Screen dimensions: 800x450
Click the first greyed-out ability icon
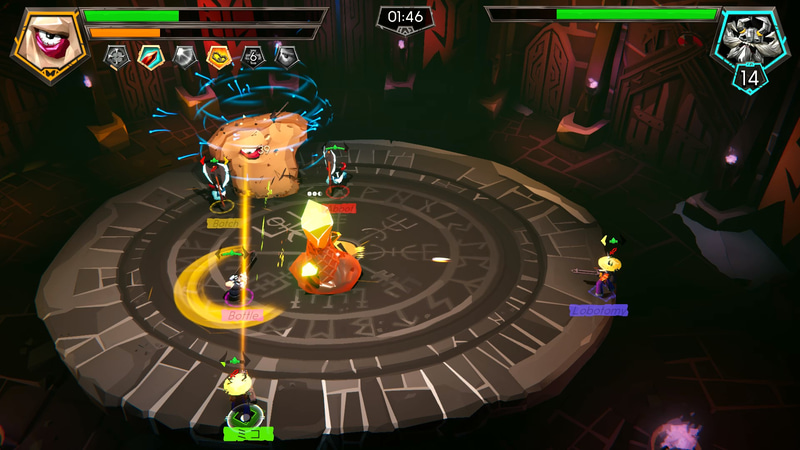coord(116,57)
